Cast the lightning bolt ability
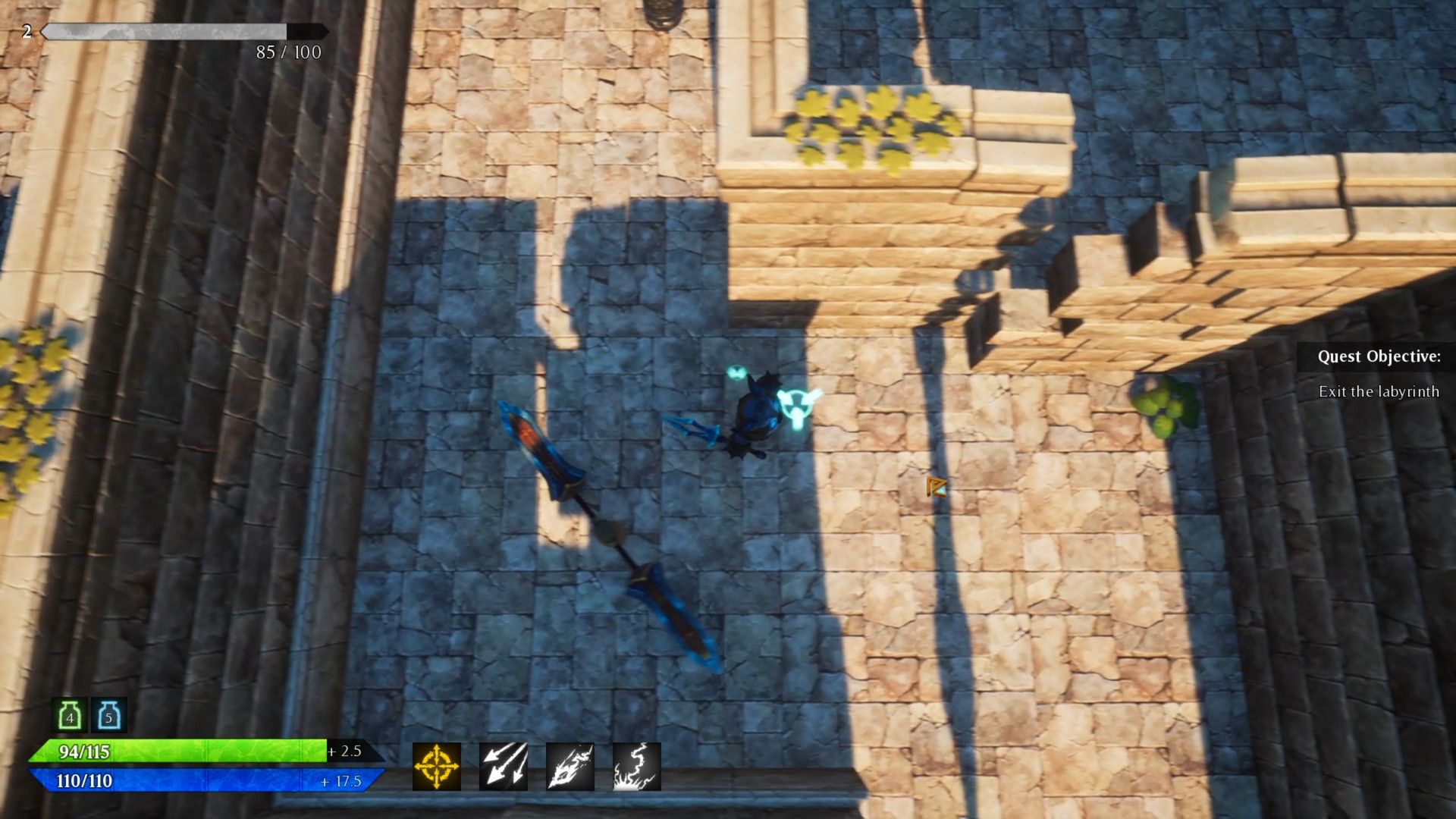This screenshot has width=1456, height=819. pyautogui.click(x=635, y=766)
